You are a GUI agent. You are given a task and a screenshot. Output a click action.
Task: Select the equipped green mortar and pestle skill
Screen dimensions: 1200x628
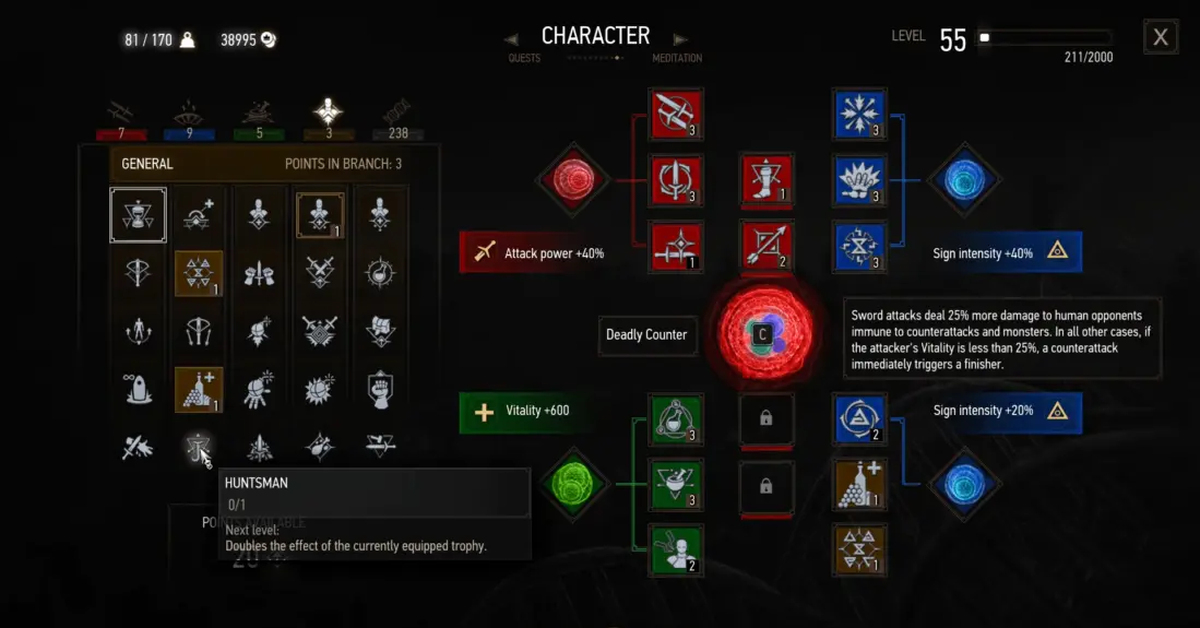point(676,484)
